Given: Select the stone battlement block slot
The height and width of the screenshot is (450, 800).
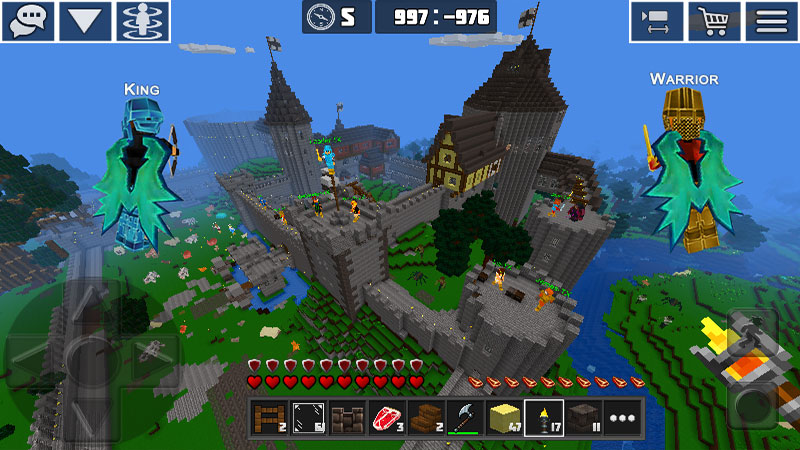Looking at the screenshot, I should click(x=348, y=418).
